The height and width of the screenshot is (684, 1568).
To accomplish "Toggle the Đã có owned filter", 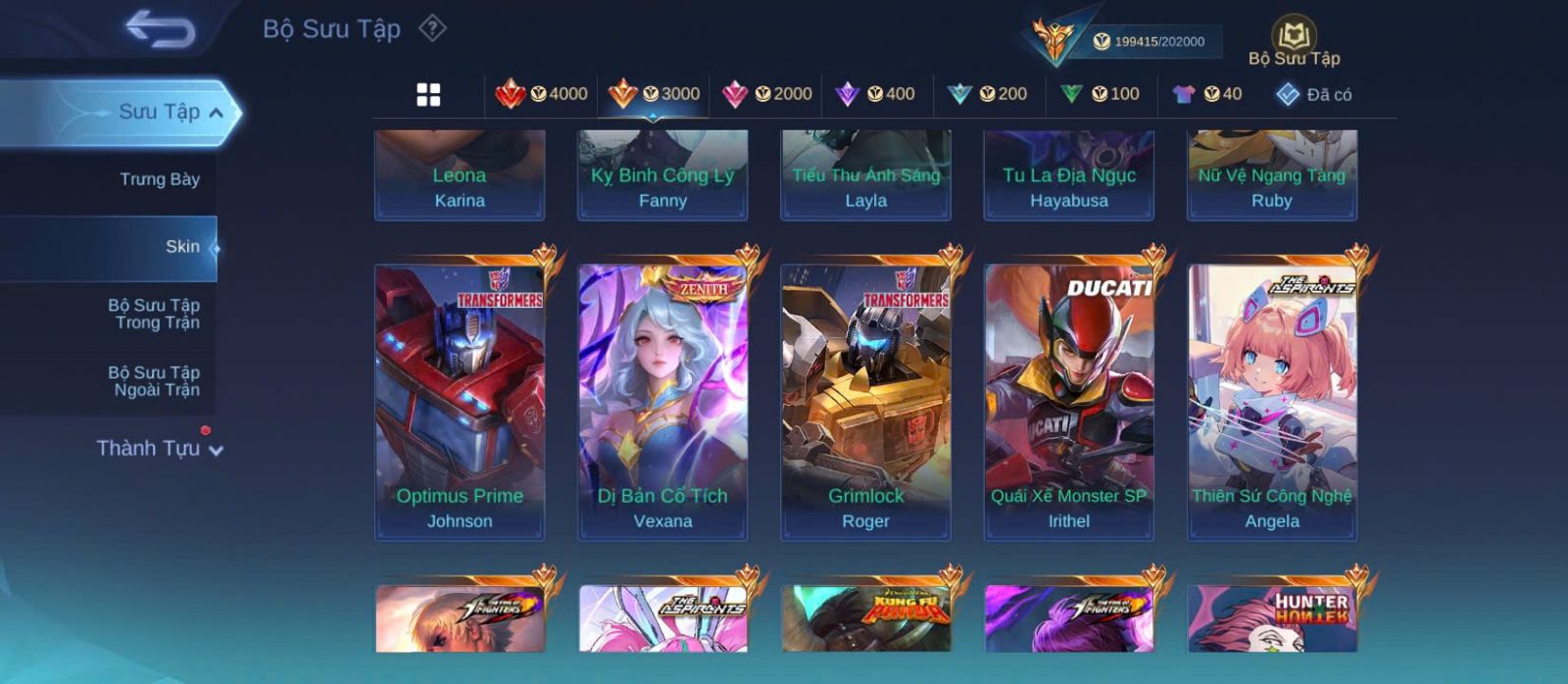I will (1314, 95).
